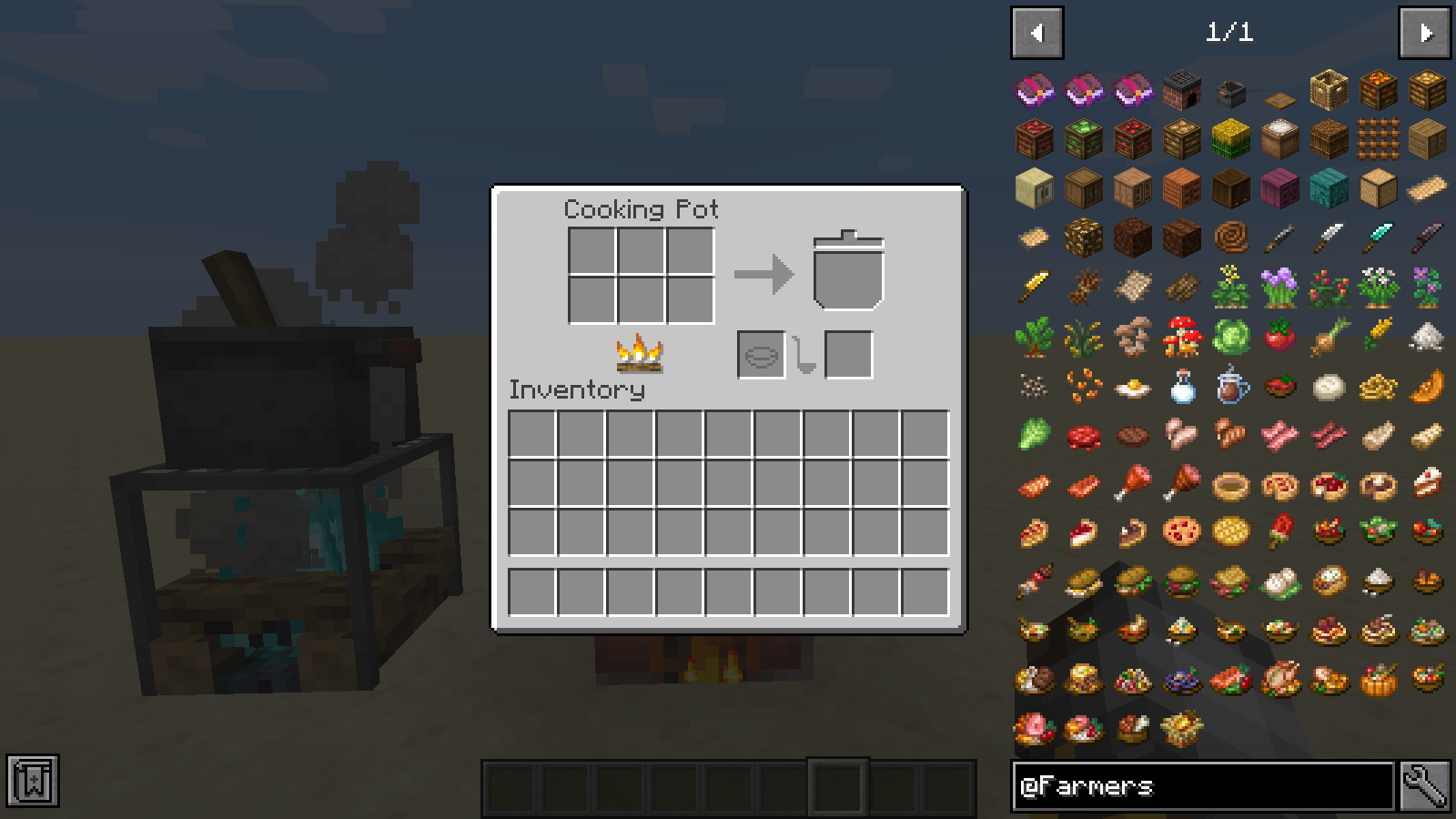
Task: Pick the hot cocoa mug
Action: point(1230,388)
